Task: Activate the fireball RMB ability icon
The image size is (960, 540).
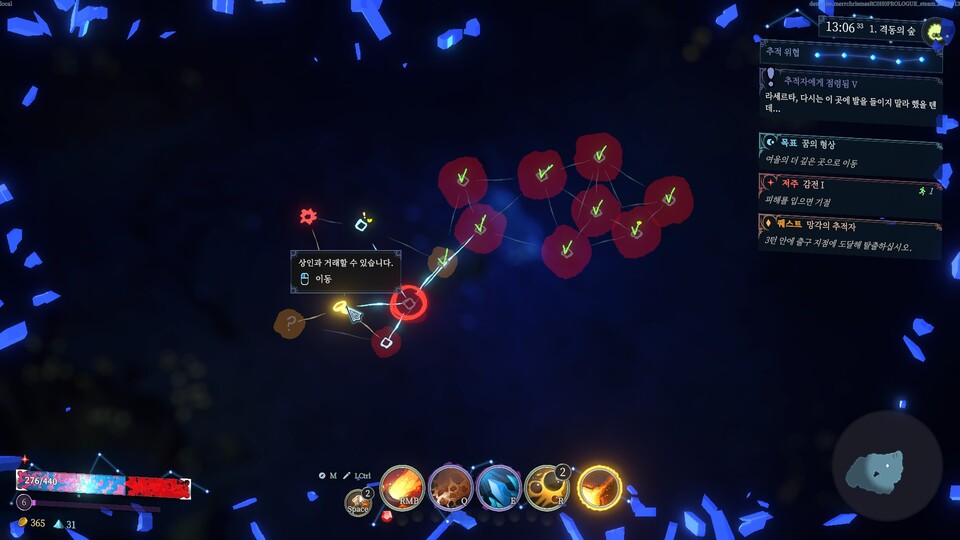Action: coord(401,487)
